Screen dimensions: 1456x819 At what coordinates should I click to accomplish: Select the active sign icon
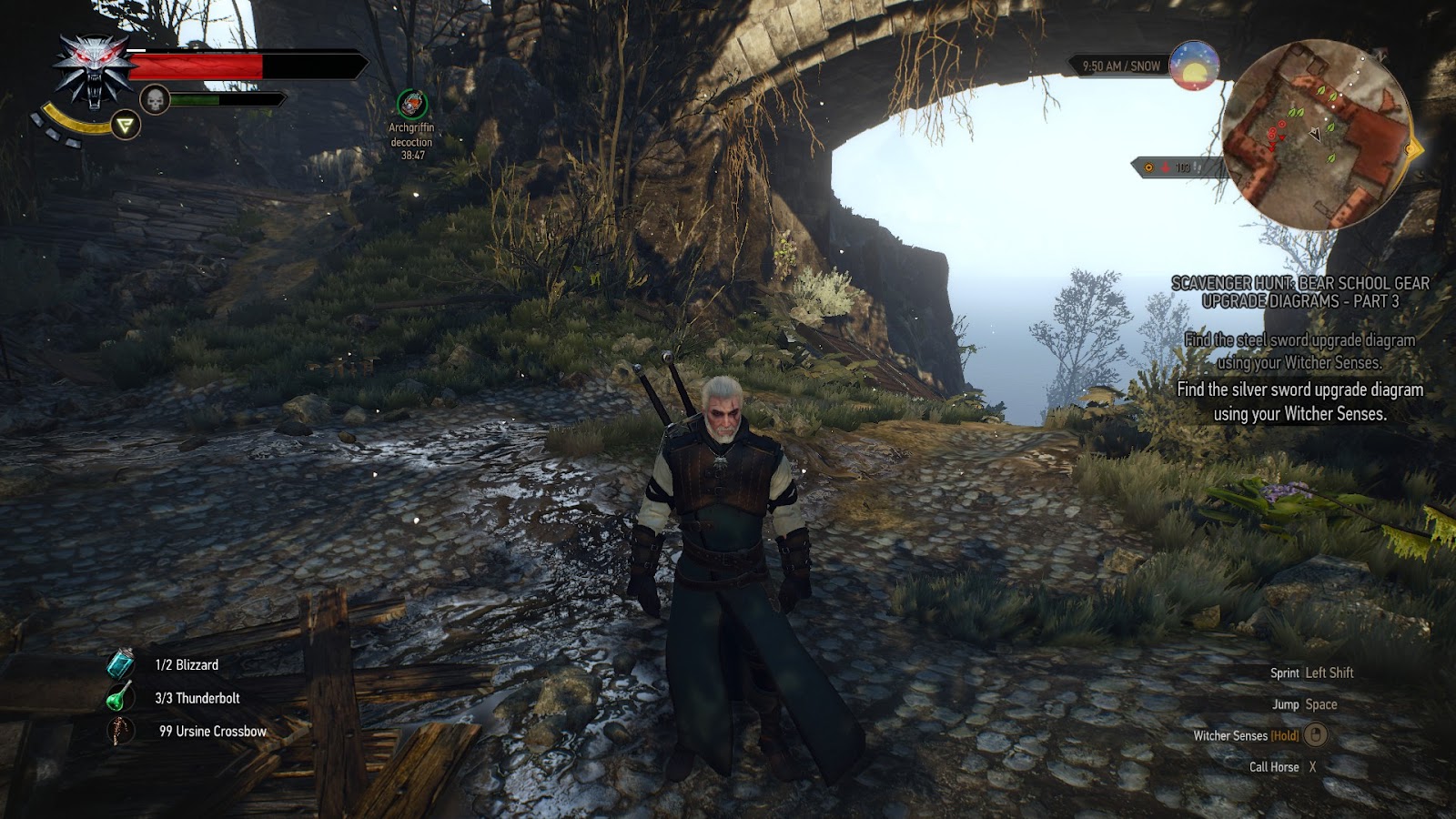126,125
